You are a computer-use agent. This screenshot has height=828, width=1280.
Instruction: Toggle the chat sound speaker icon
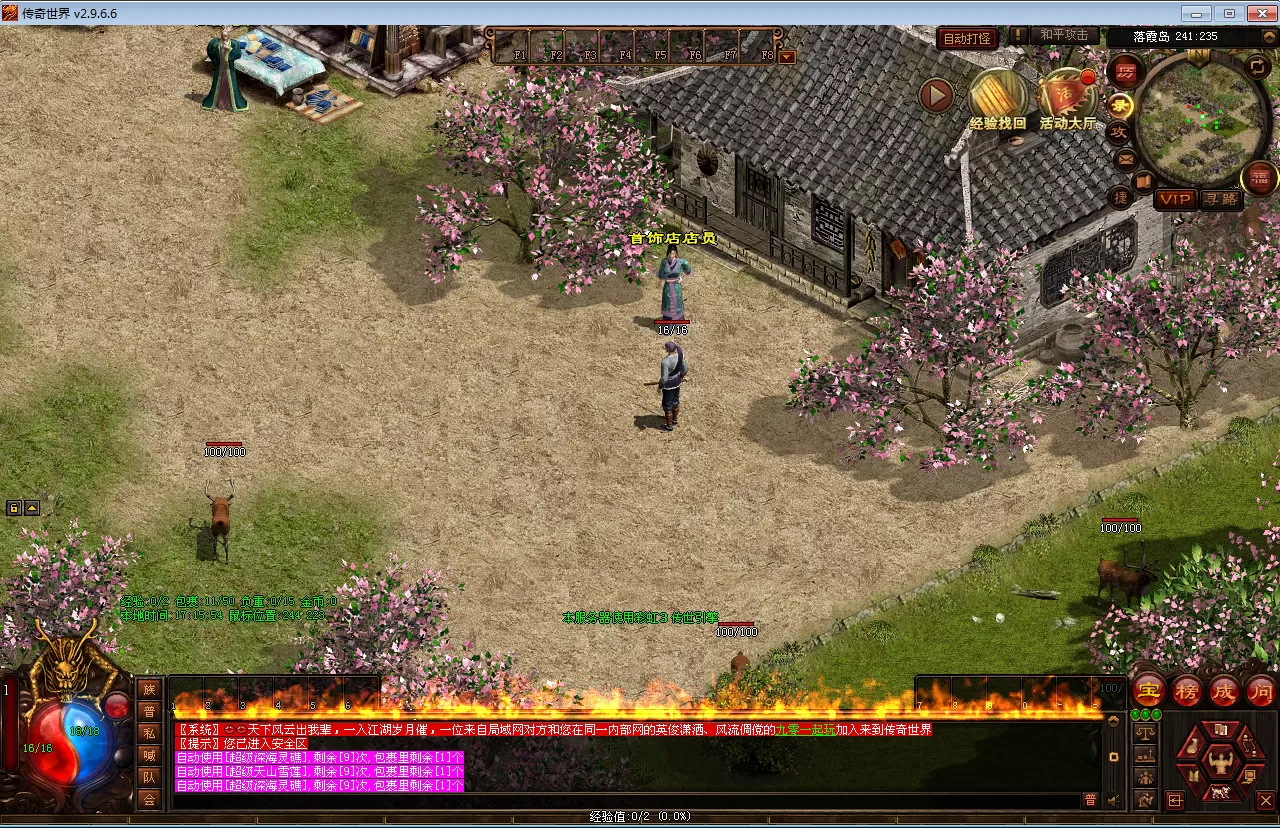pyautogui.click(x=1112, y=799)
